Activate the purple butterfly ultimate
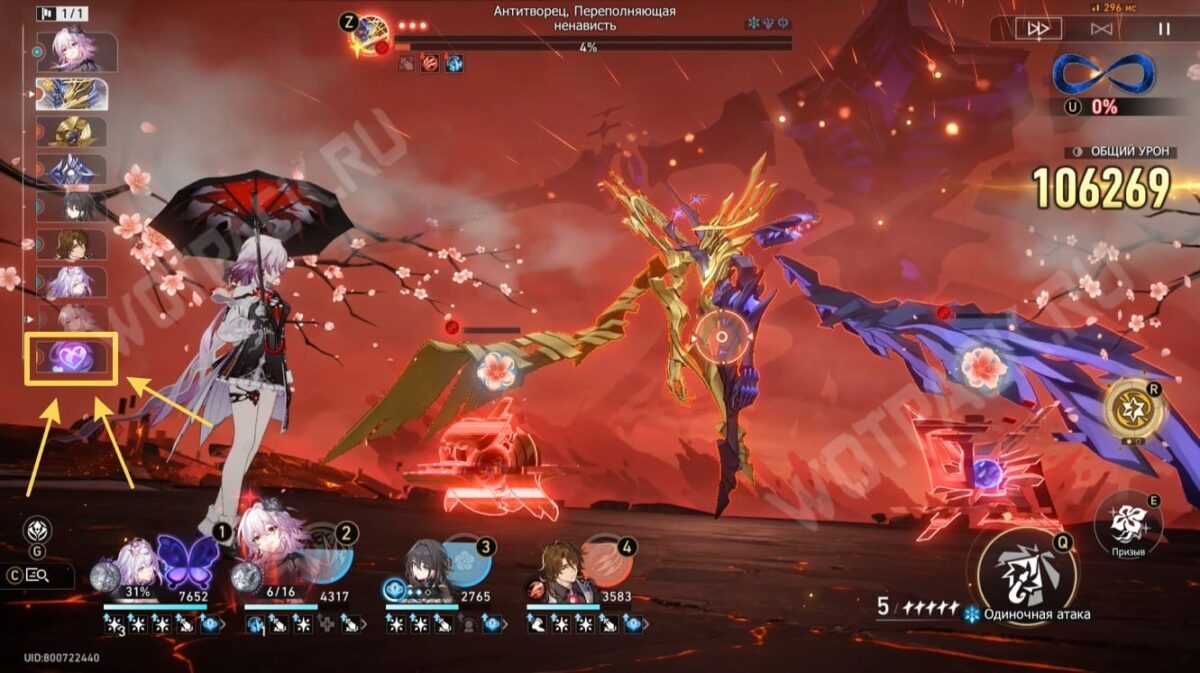The image size is (1200, 673). pos(188,561)
